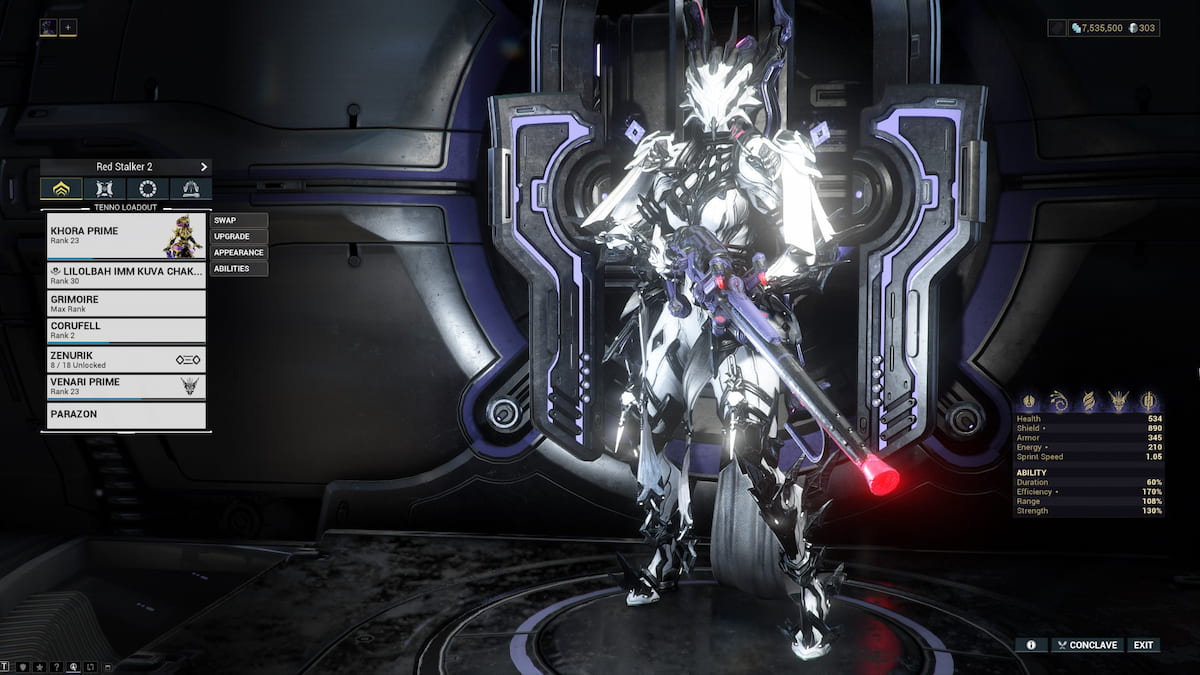This screenshot has height=675, width=1200.
Task: Select the ring-shaped icon tab
Action: coord(147,189)
